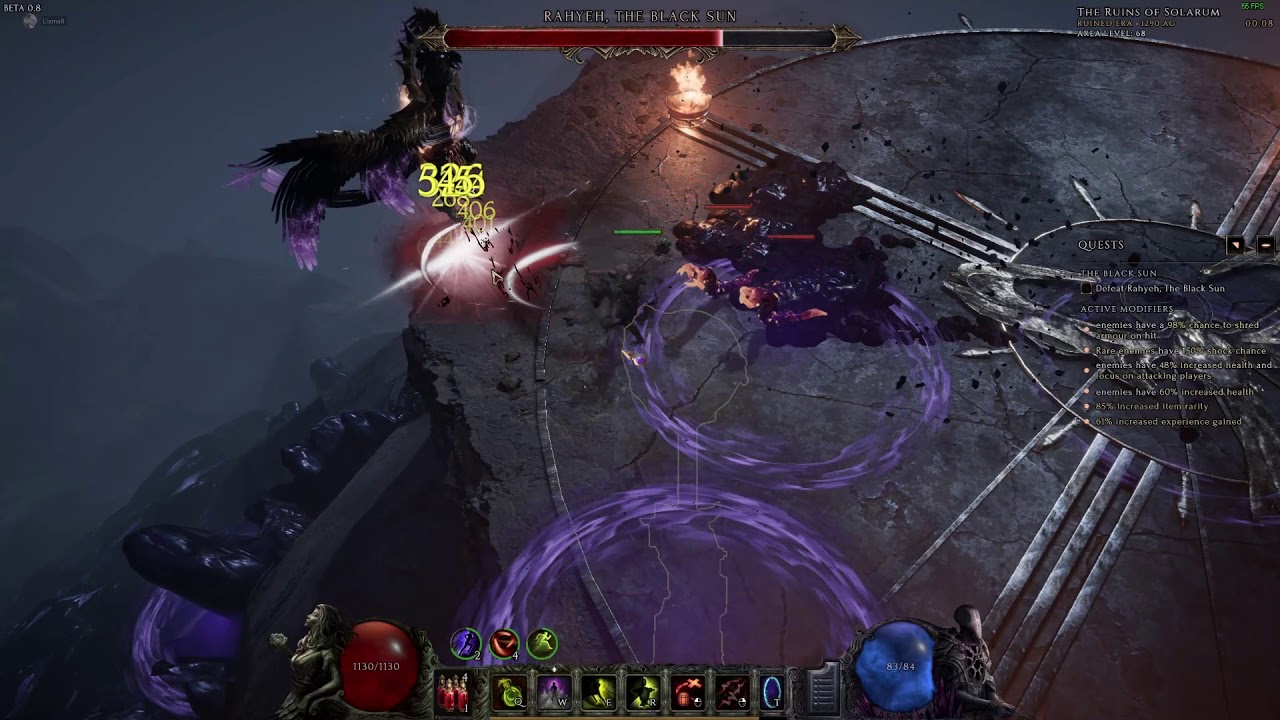Screen dimensions: 1280x720
Task: Inspect the green running figure buff
Action: pos(542,643)
